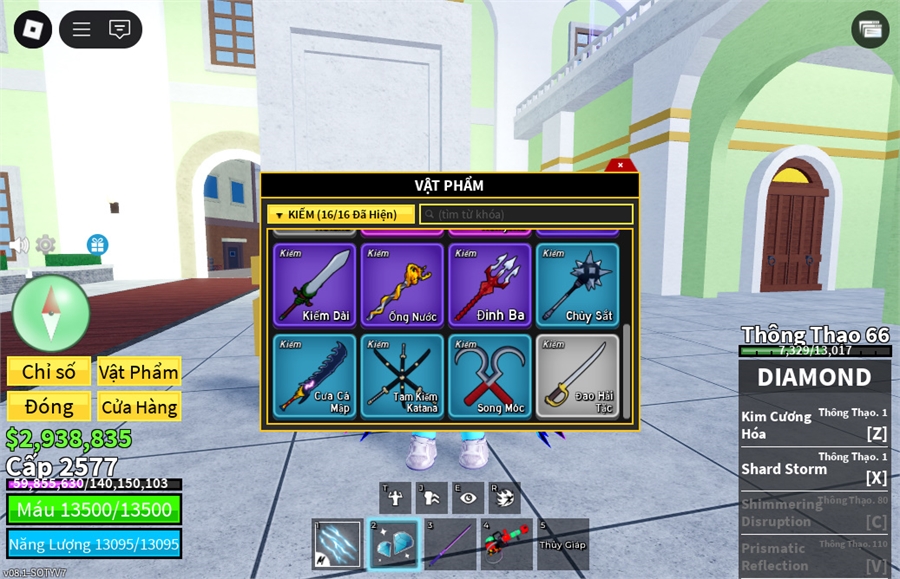Click the Đóng button

click(x=49, y=407)
